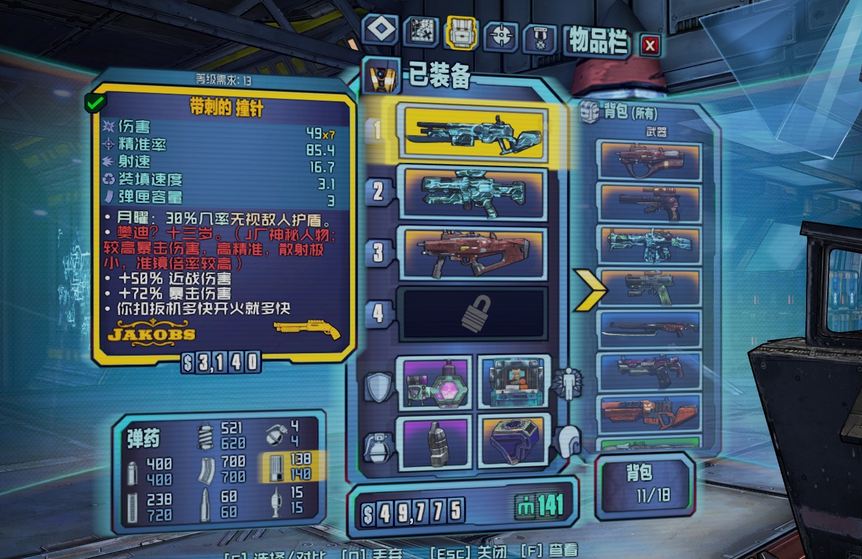Select equipped weapon slot 2
This screenshot has width=862, height=559.
[x=473, y=192]
